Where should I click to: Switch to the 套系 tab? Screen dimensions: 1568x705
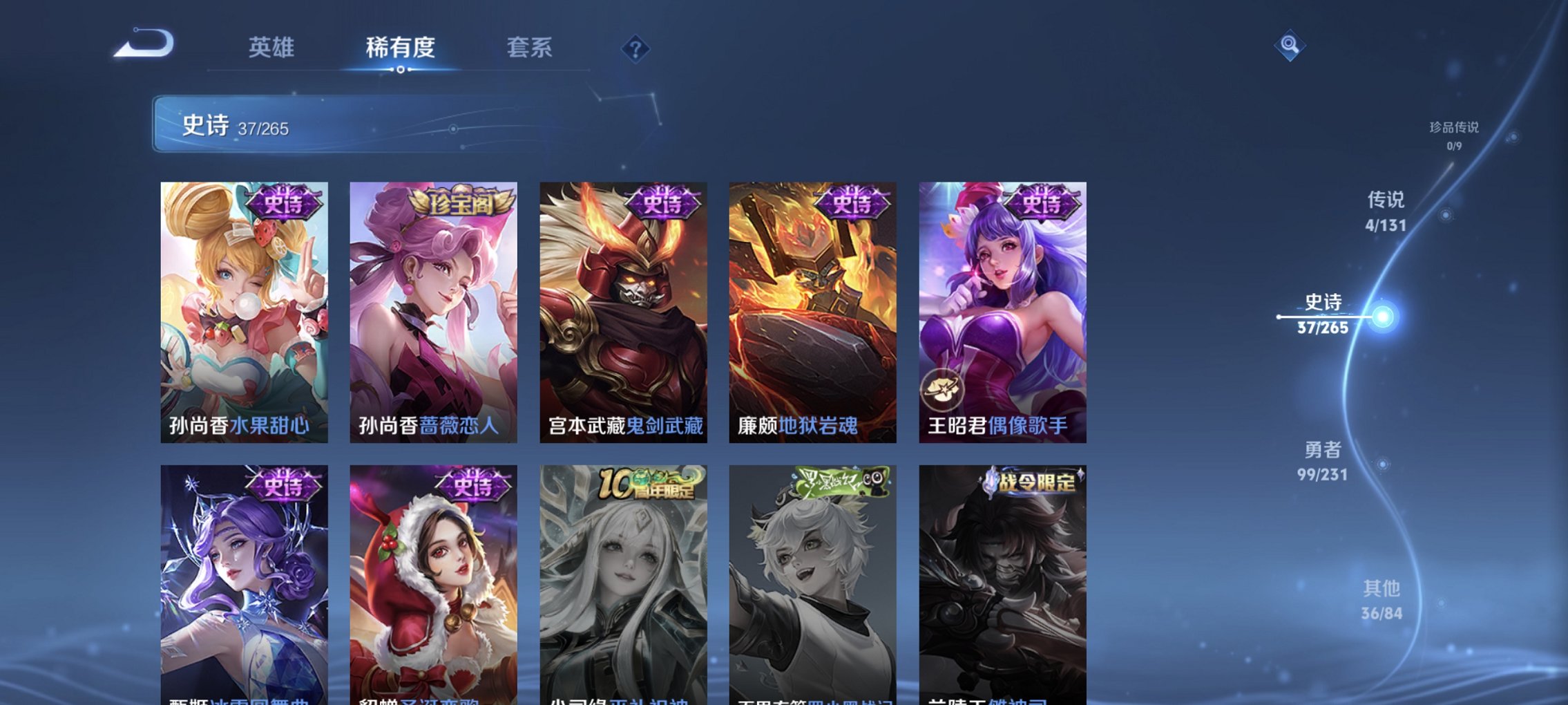[x=528, y=47]
